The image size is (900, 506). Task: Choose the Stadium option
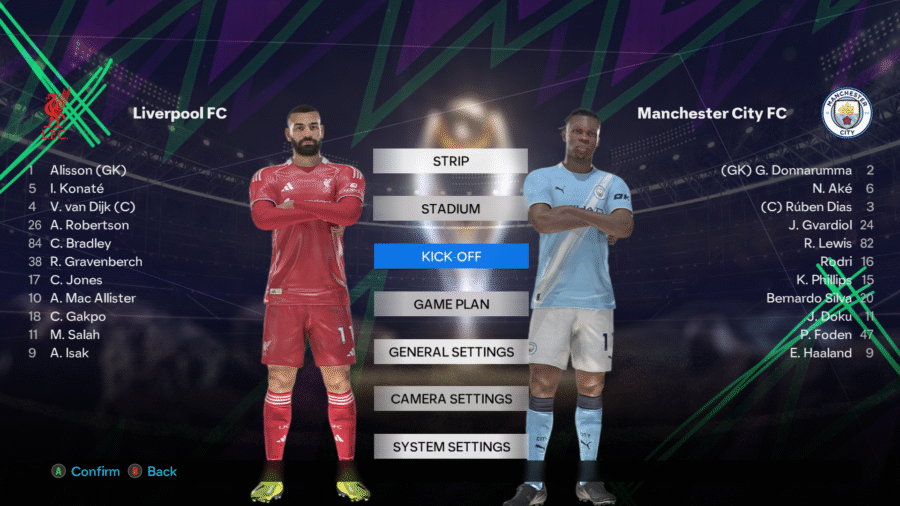[450, 208]
